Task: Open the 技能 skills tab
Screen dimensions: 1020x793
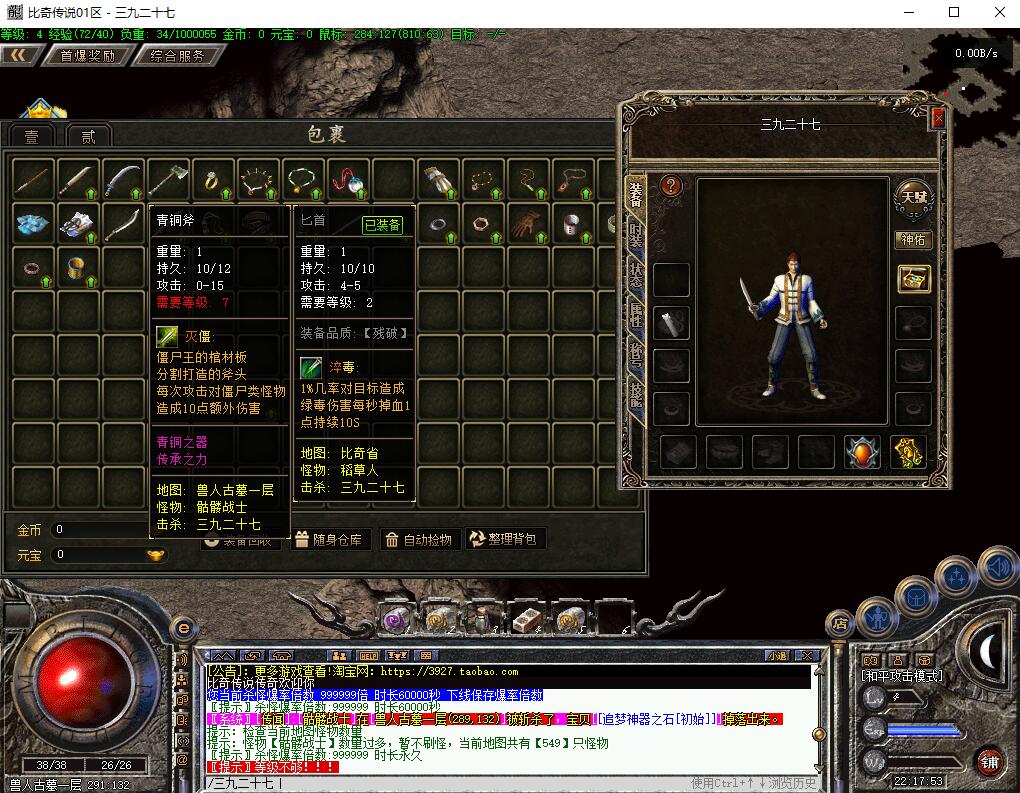Action: [636, 396]
